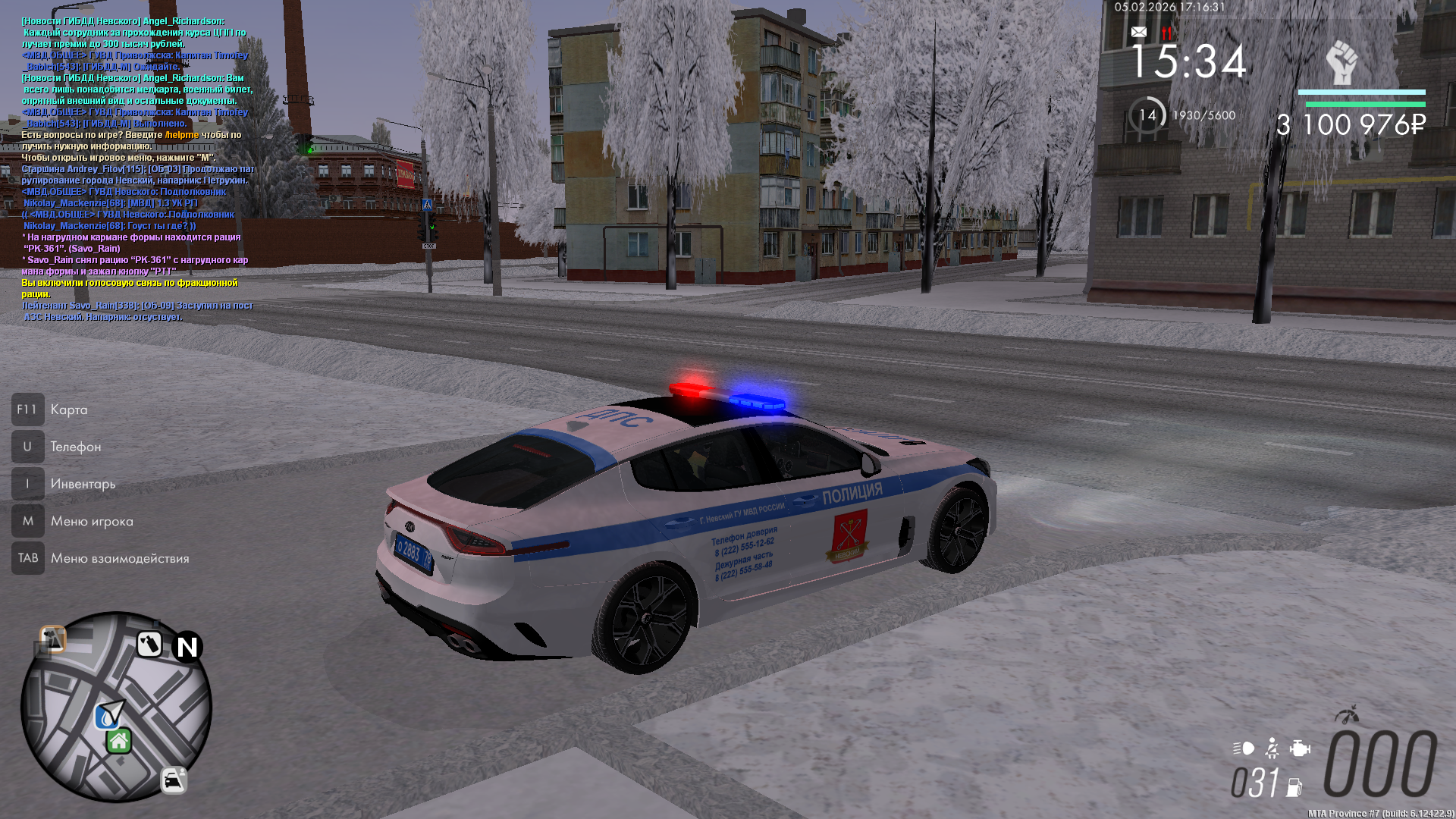Viewport: 1456px width, 819px height.
Task: Click the player arrow on the minimap
Action: [x=113, y=711]
